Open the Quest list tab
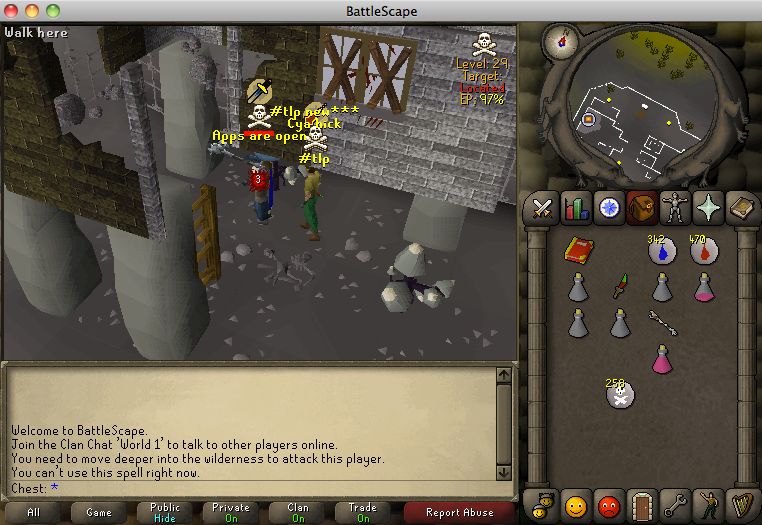 [609, 209]
